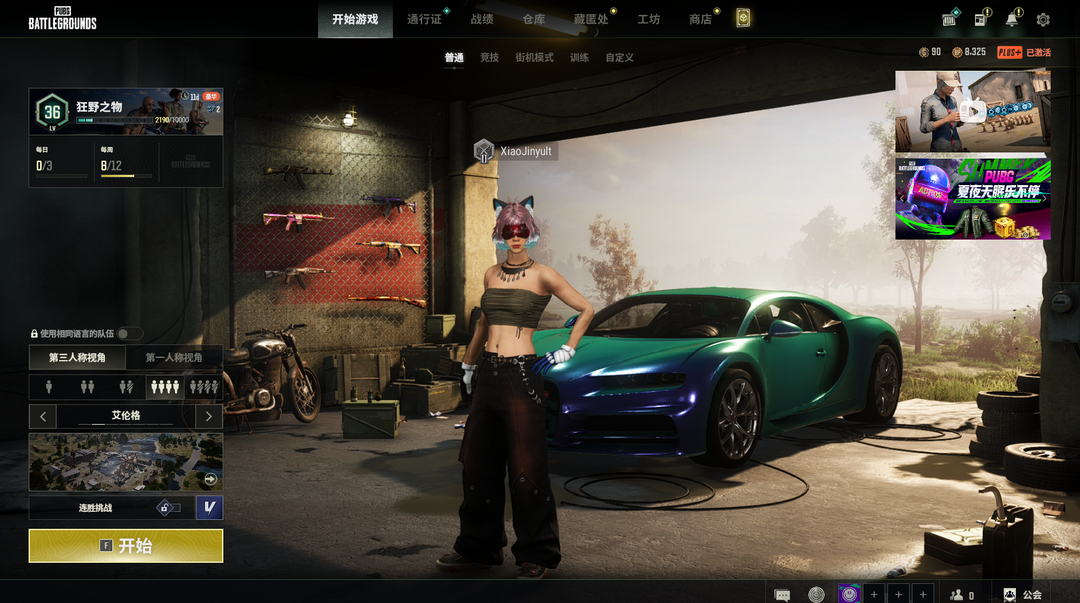Image resolution: width=1080 pixels, height=603 pixels.
Task: Cycle to the previous map with left arrow
Action: point(43,416)
